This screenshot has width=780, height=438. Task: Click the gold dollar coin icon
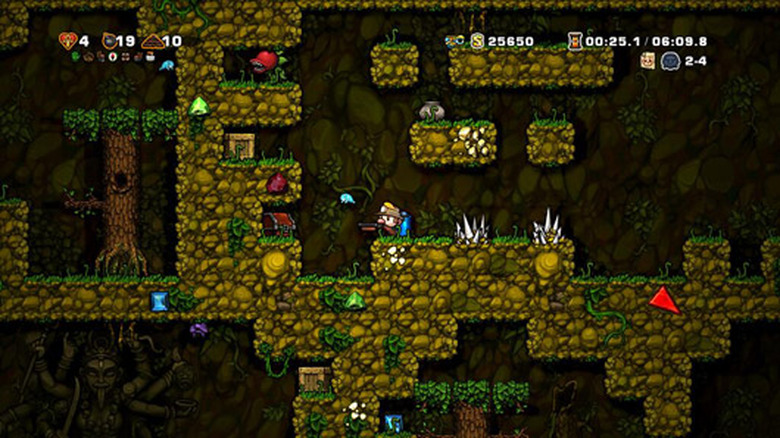(477, 41)
